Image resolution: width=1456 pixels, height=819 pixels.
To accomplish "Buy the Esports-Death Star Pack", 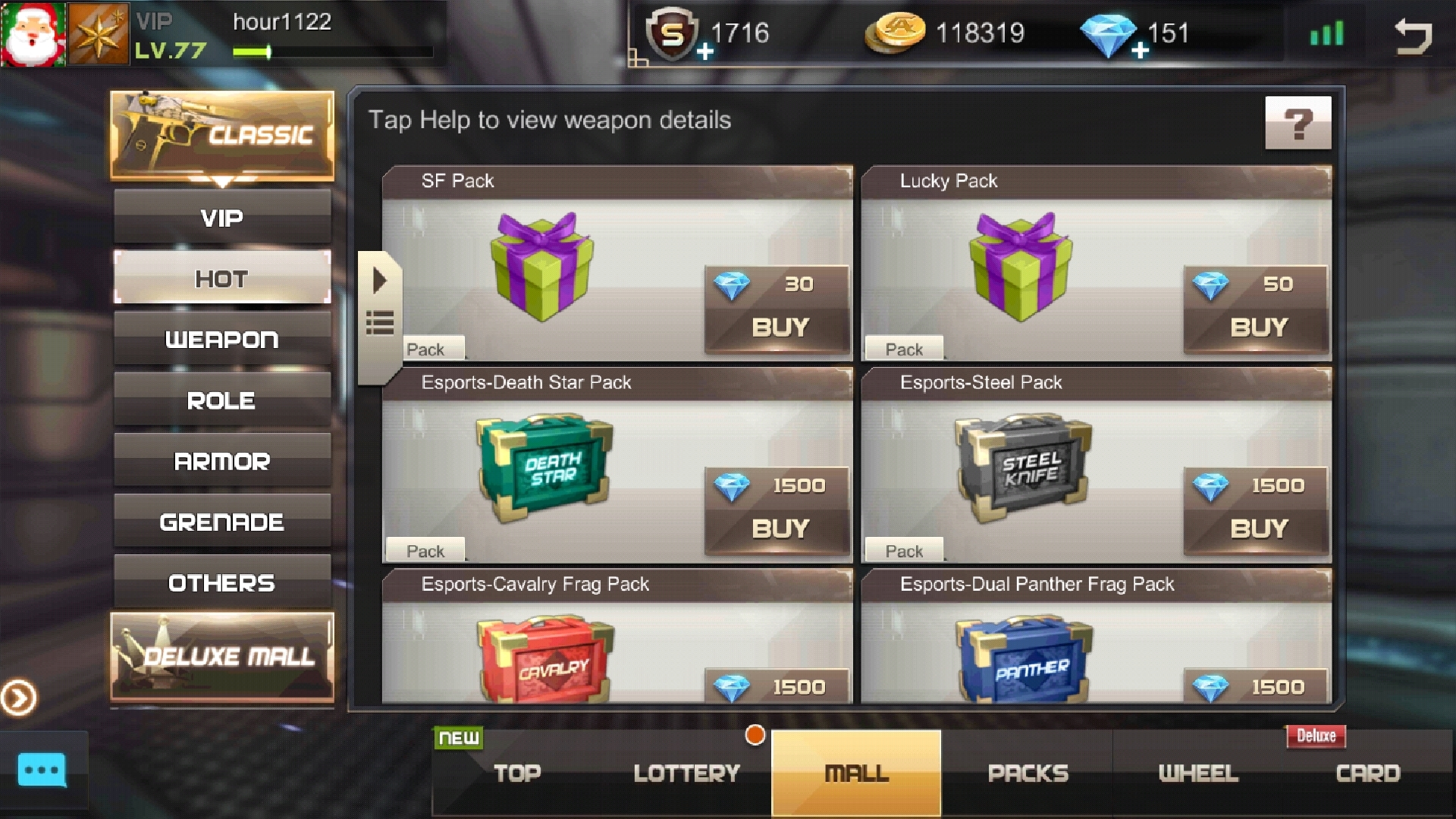I will pyautogui.click(x=779, y=528).
